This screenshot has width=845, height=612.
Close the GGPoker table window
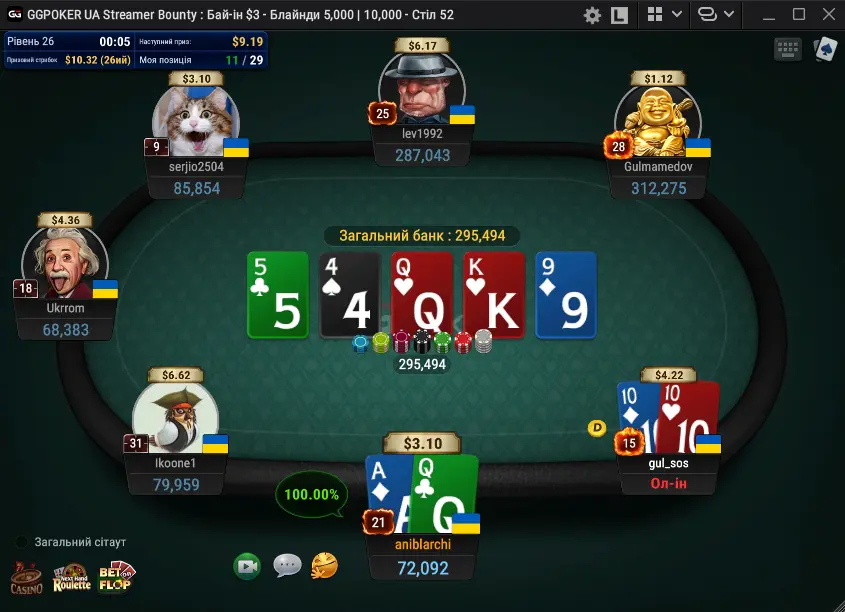[x=828, y=15]
